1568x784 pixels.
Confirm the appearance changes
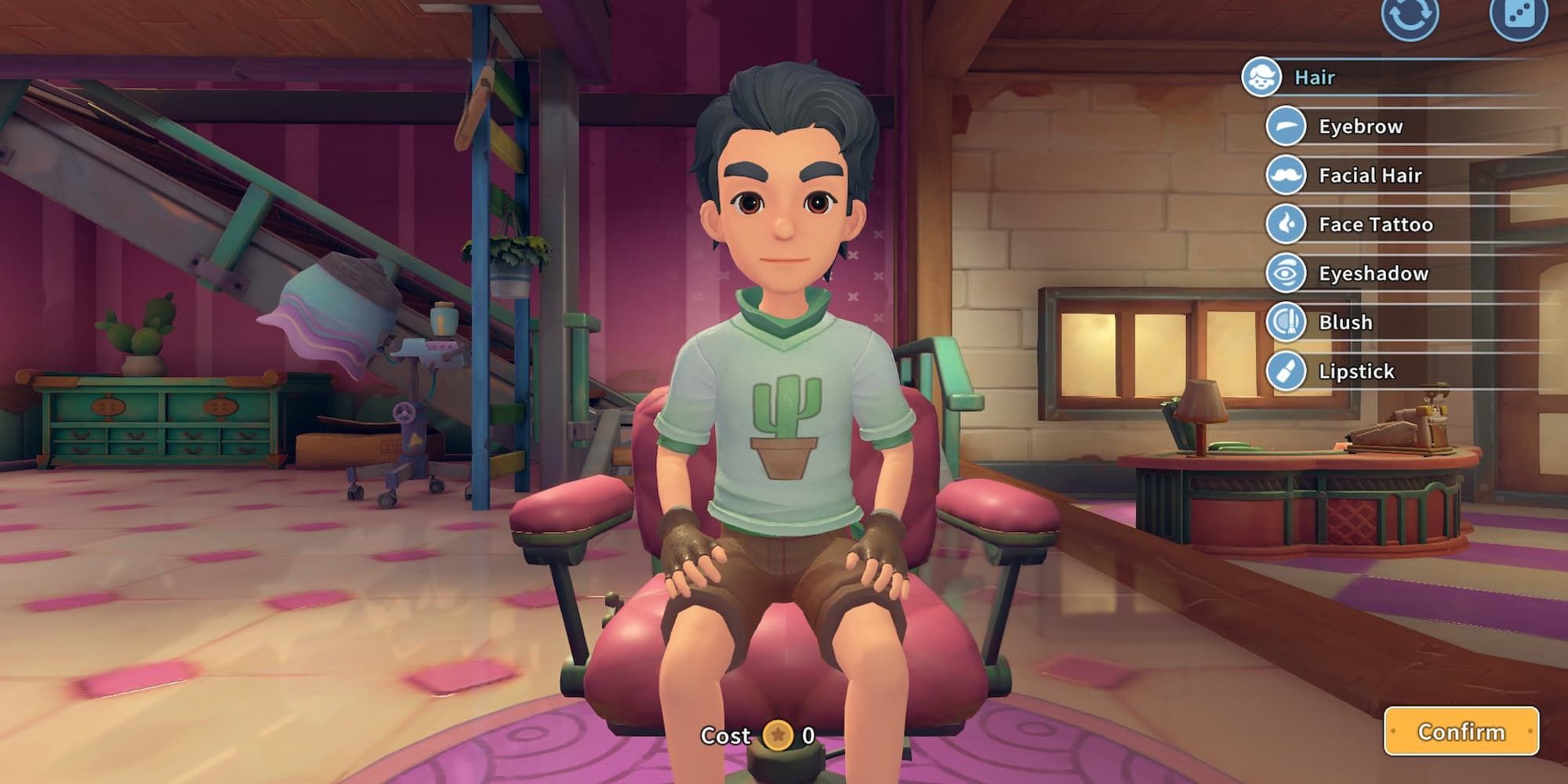[x=1461, y=731]
